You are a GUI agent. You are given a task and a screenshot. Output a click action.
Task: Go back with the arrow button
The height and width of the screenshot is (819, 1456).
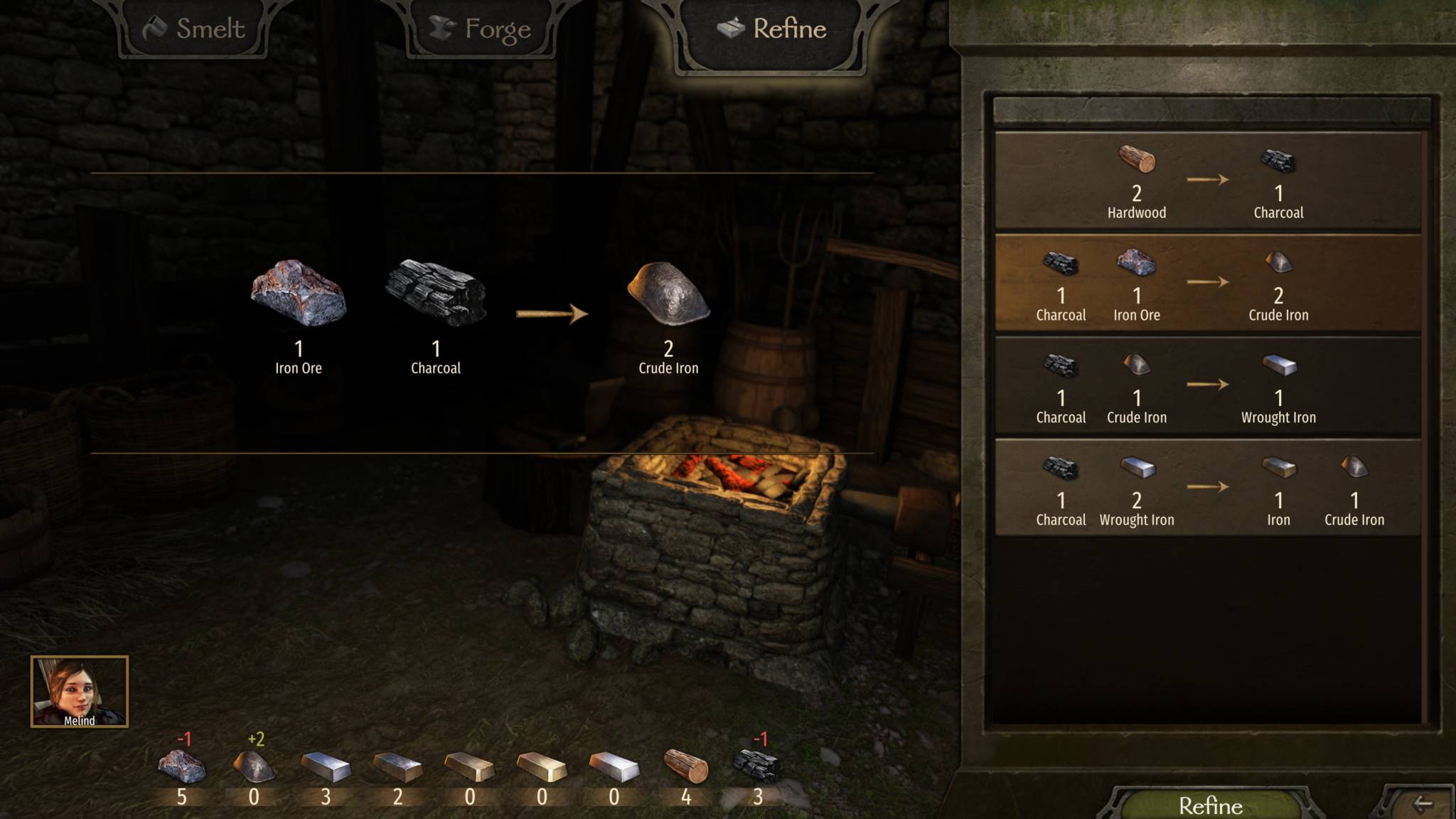pyautogui.click(x=1421, y=803)
